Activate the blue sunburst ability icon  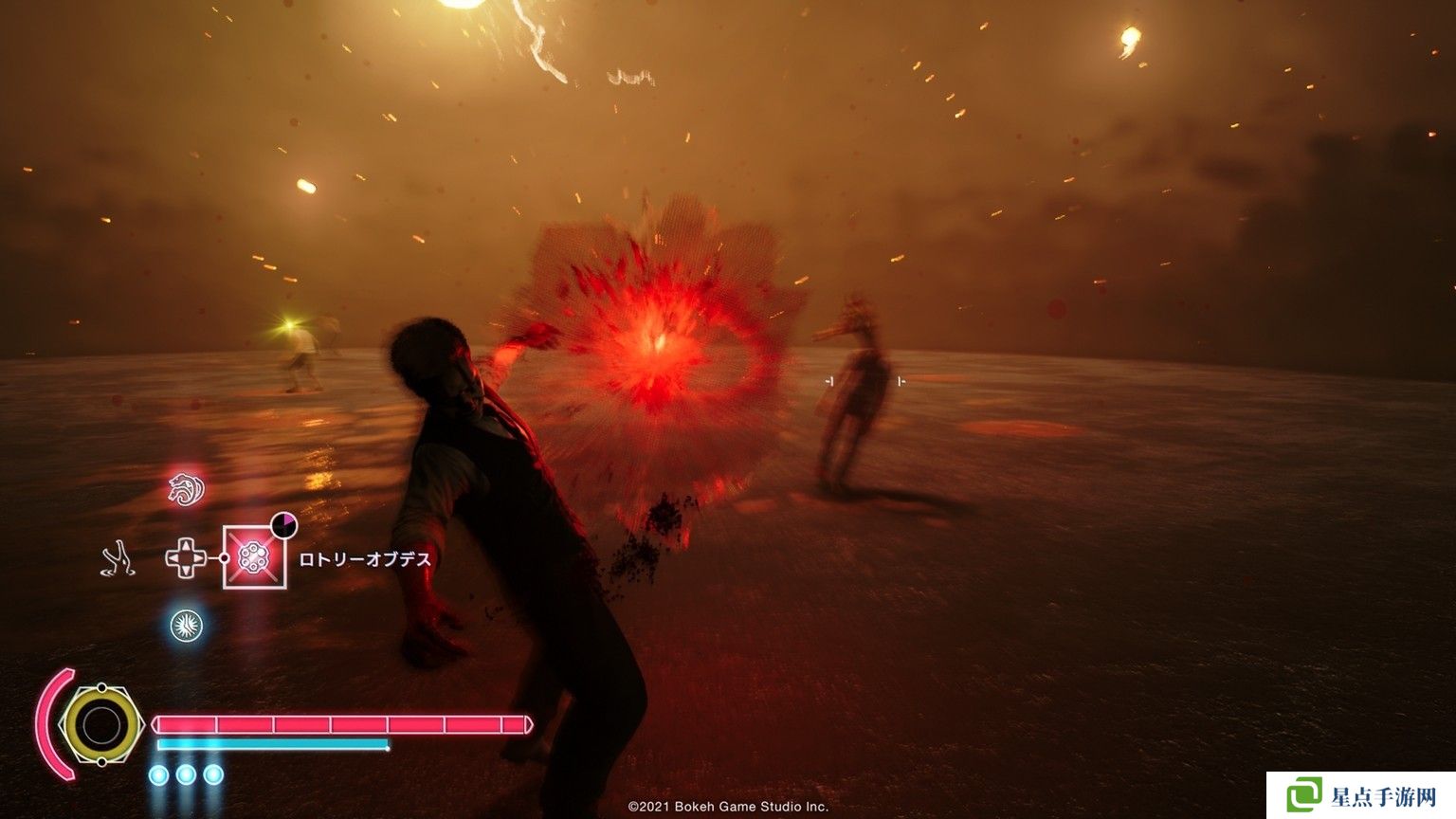click(186, 626)
